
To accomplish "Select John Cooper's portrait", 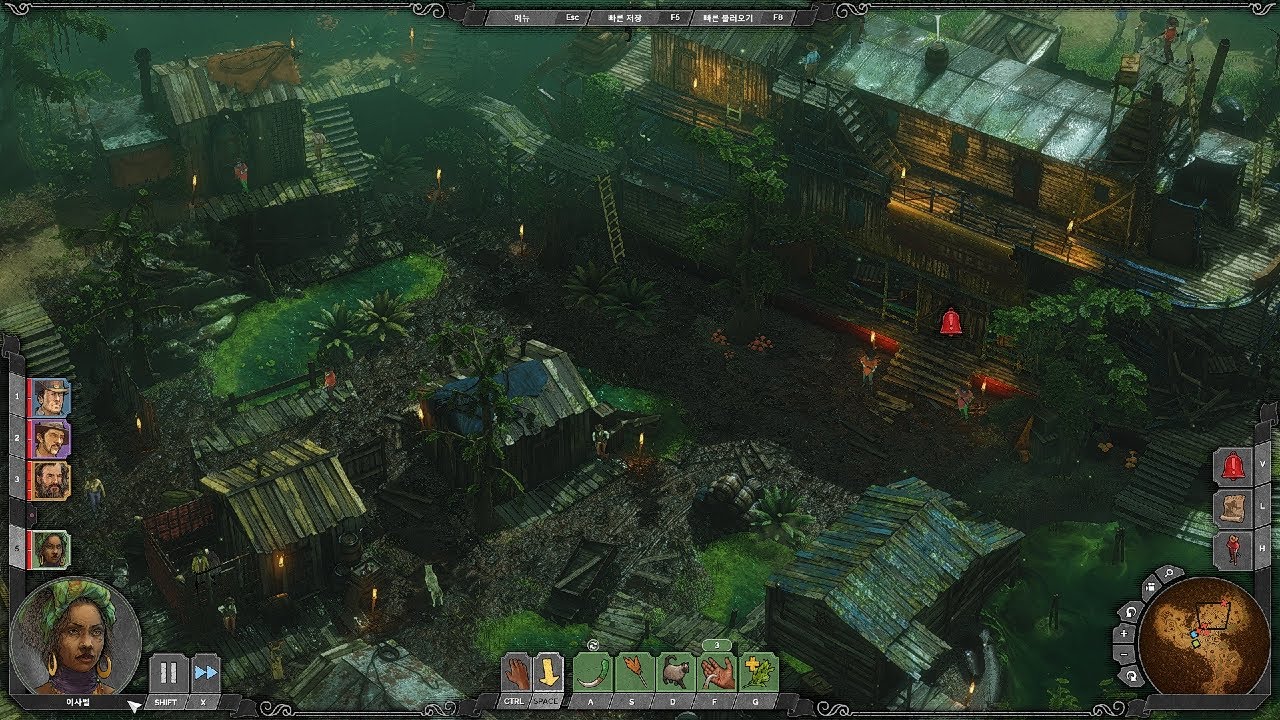I will (x=49, y=397).
